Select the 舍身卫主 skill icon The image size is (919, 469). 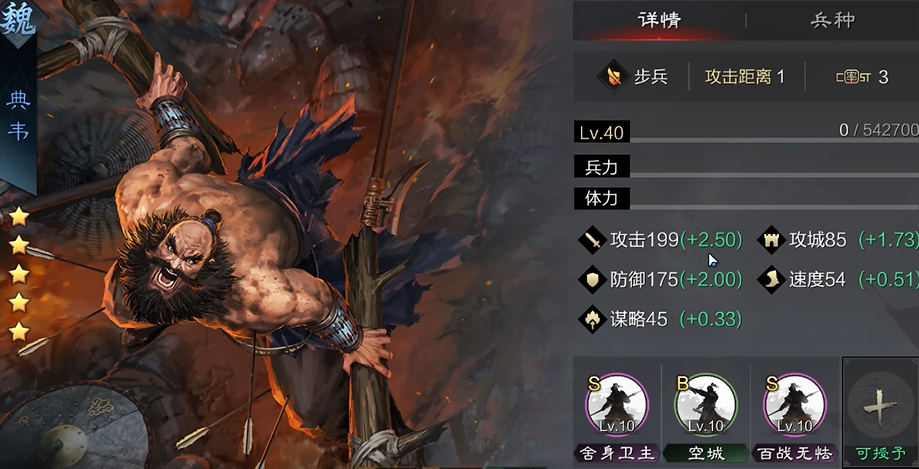click(x=616, y=405)
